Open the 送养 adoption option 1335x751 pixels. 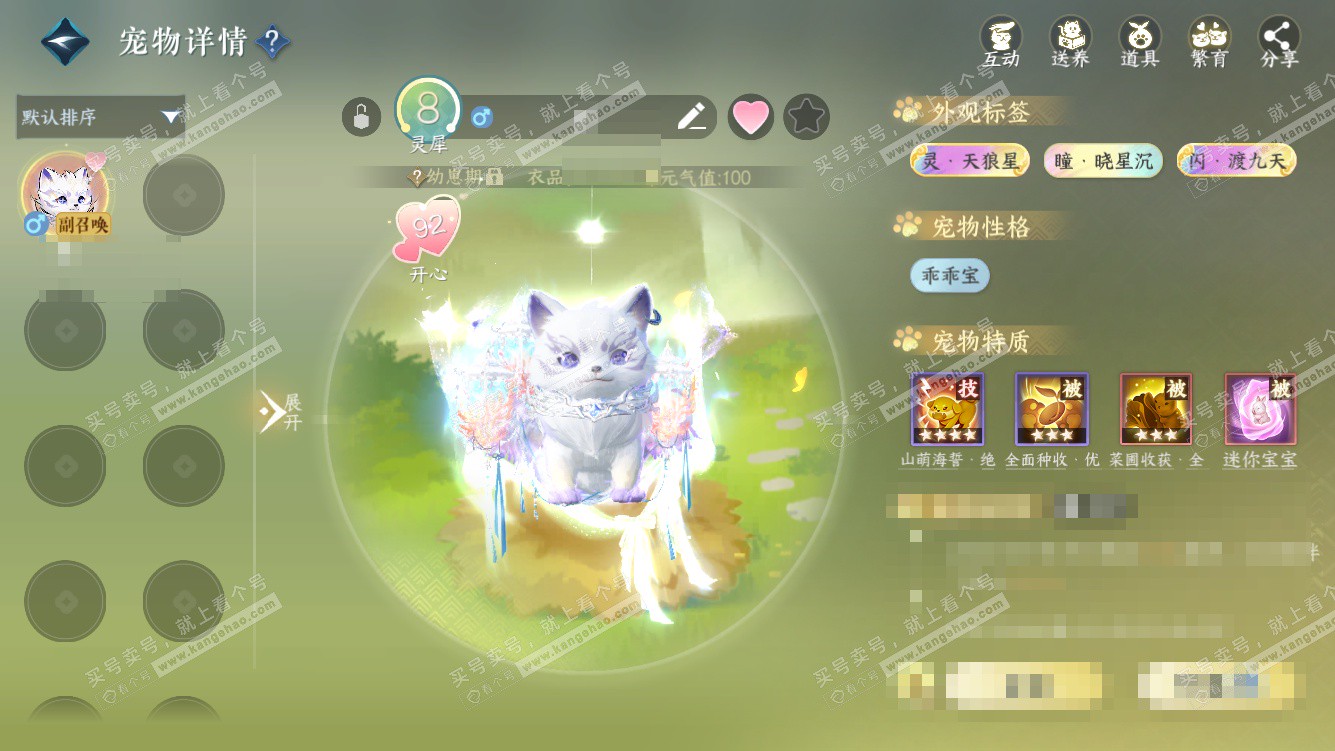1070,42
